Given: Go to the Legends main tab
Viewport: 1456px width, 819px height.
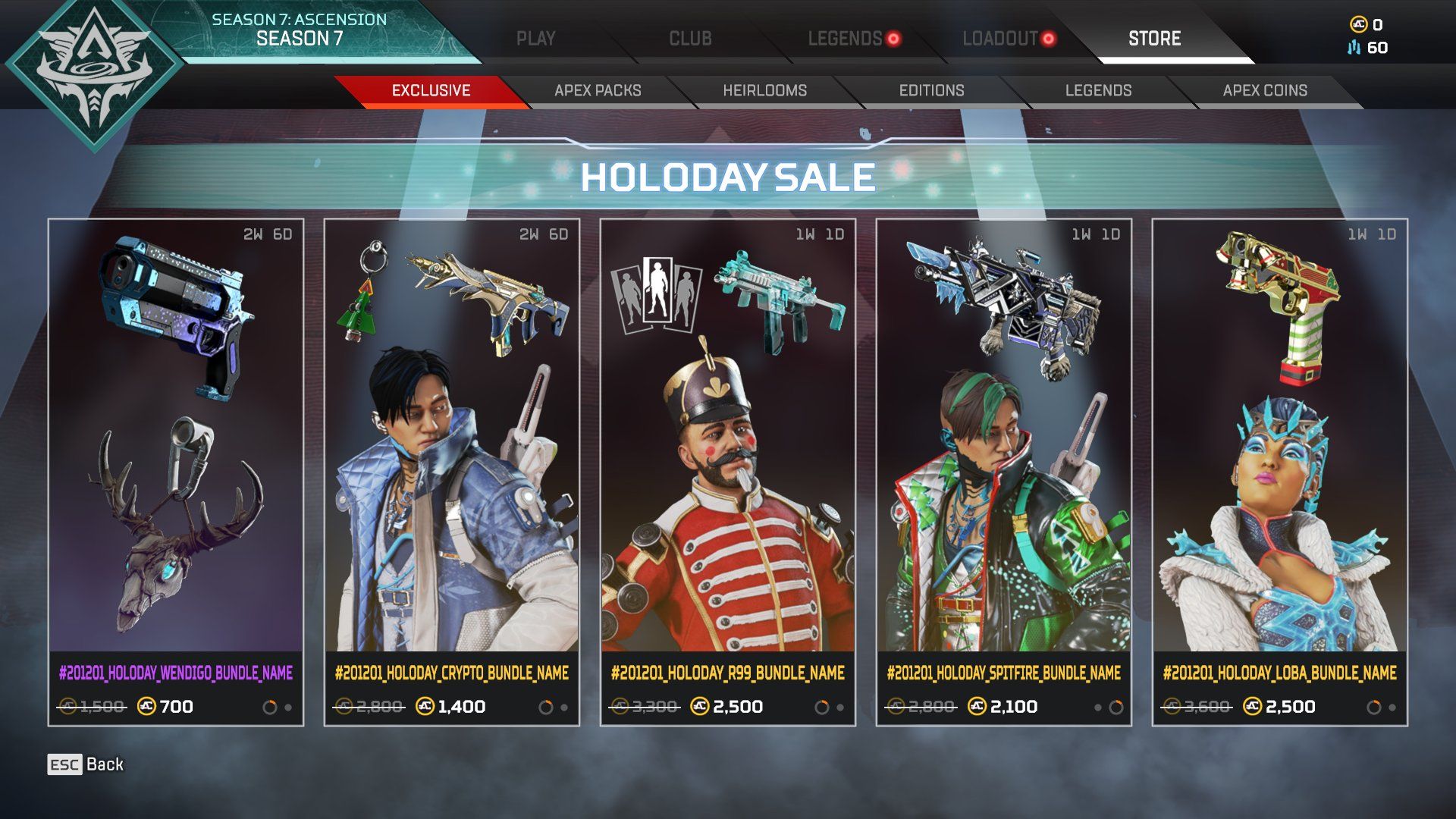Looking at the screenshot, I should 845,39.
